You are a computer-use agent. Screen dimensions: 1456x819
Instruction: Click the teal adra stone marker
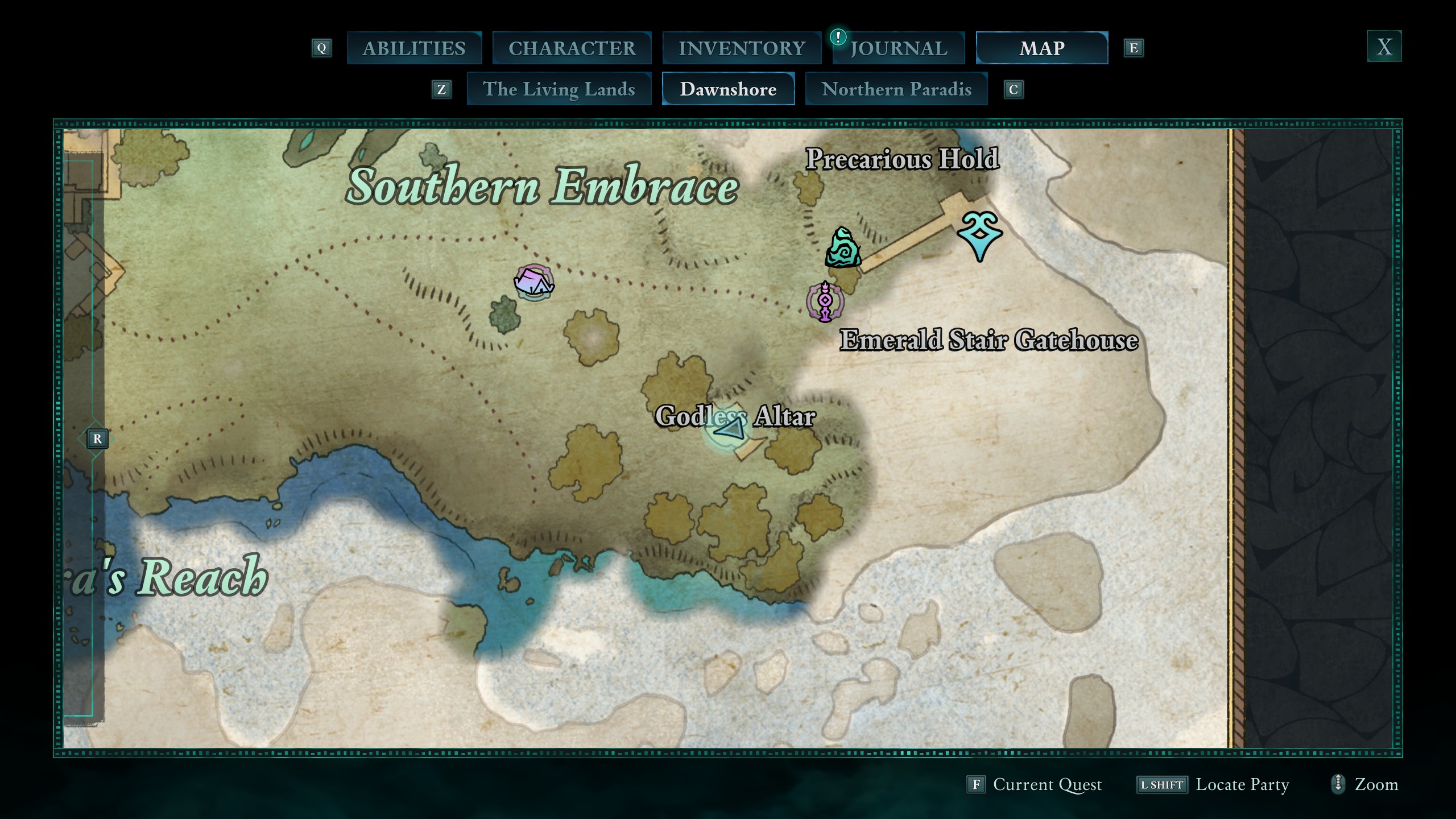842,248
